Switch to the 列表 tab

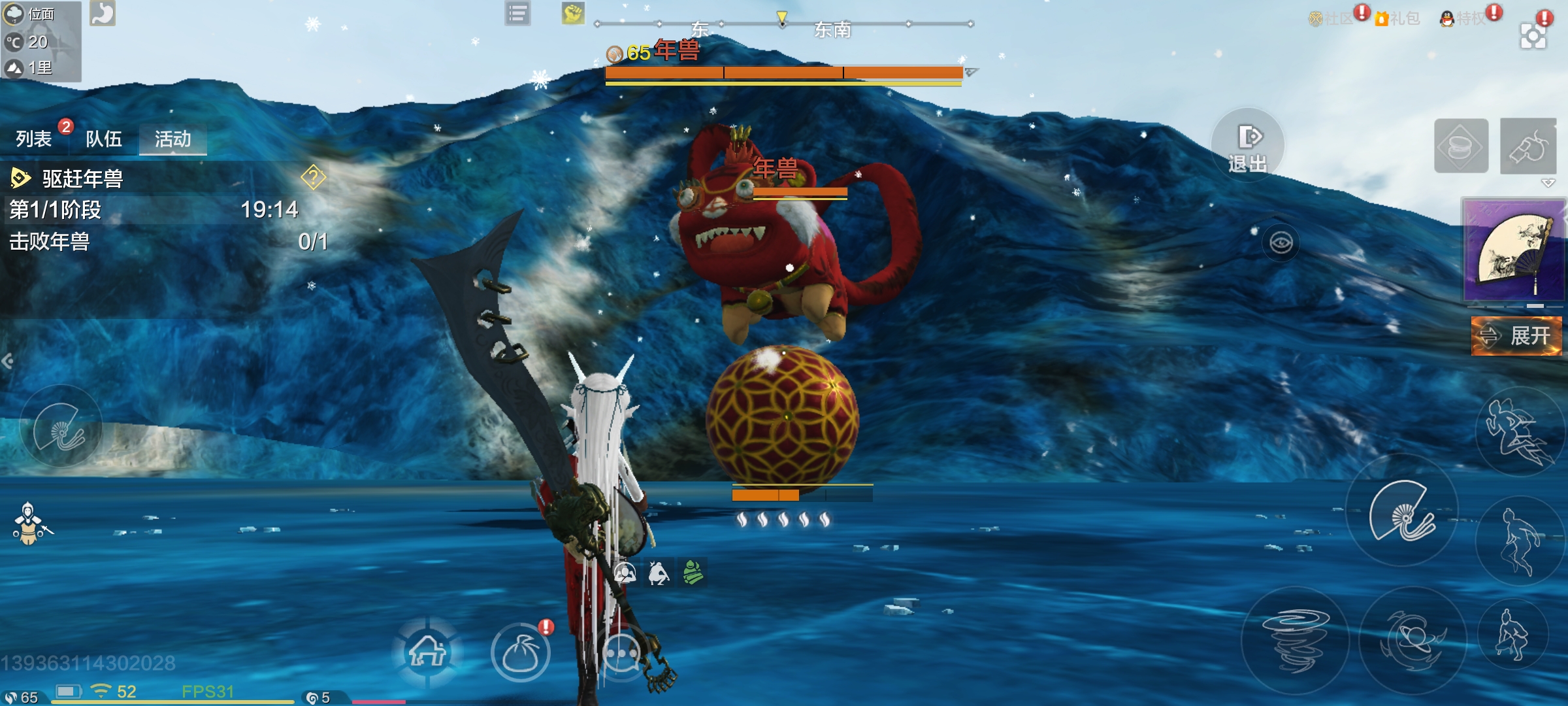coord(34,139)
